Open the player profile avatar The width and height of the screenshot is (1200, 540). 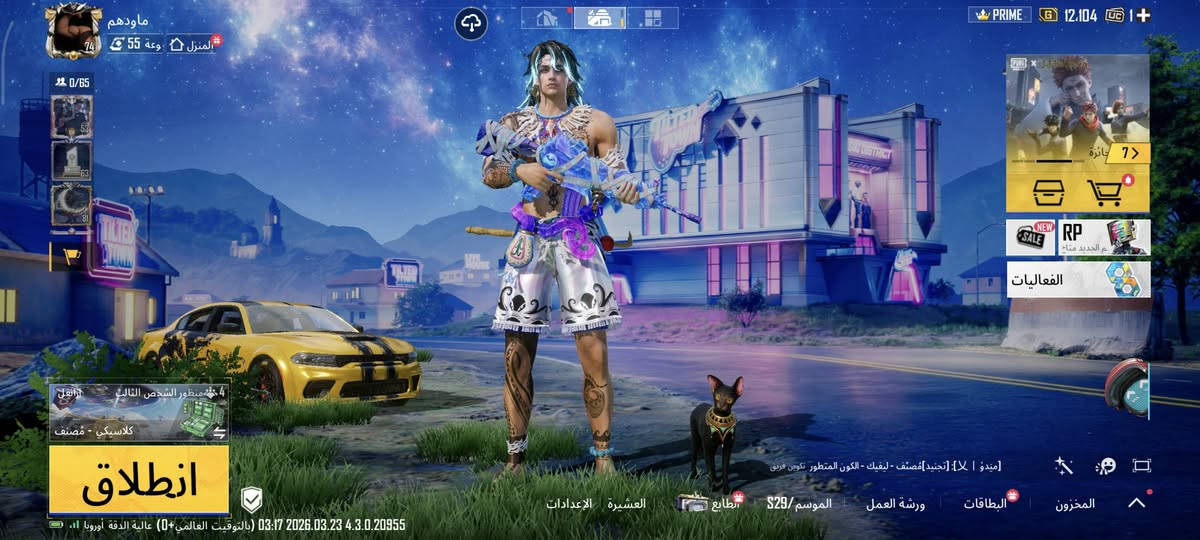(x=73, y=29)
